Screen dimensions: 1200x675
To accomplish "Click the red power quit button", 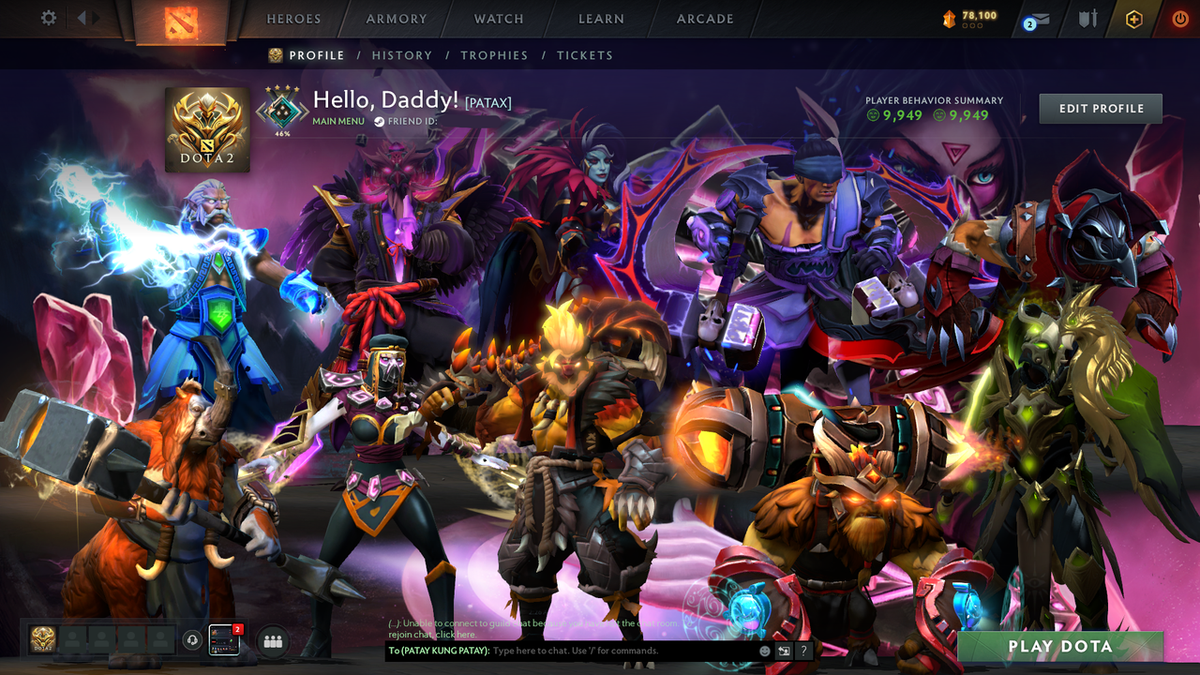I will pyautogui.click(x=1180, y=19).
